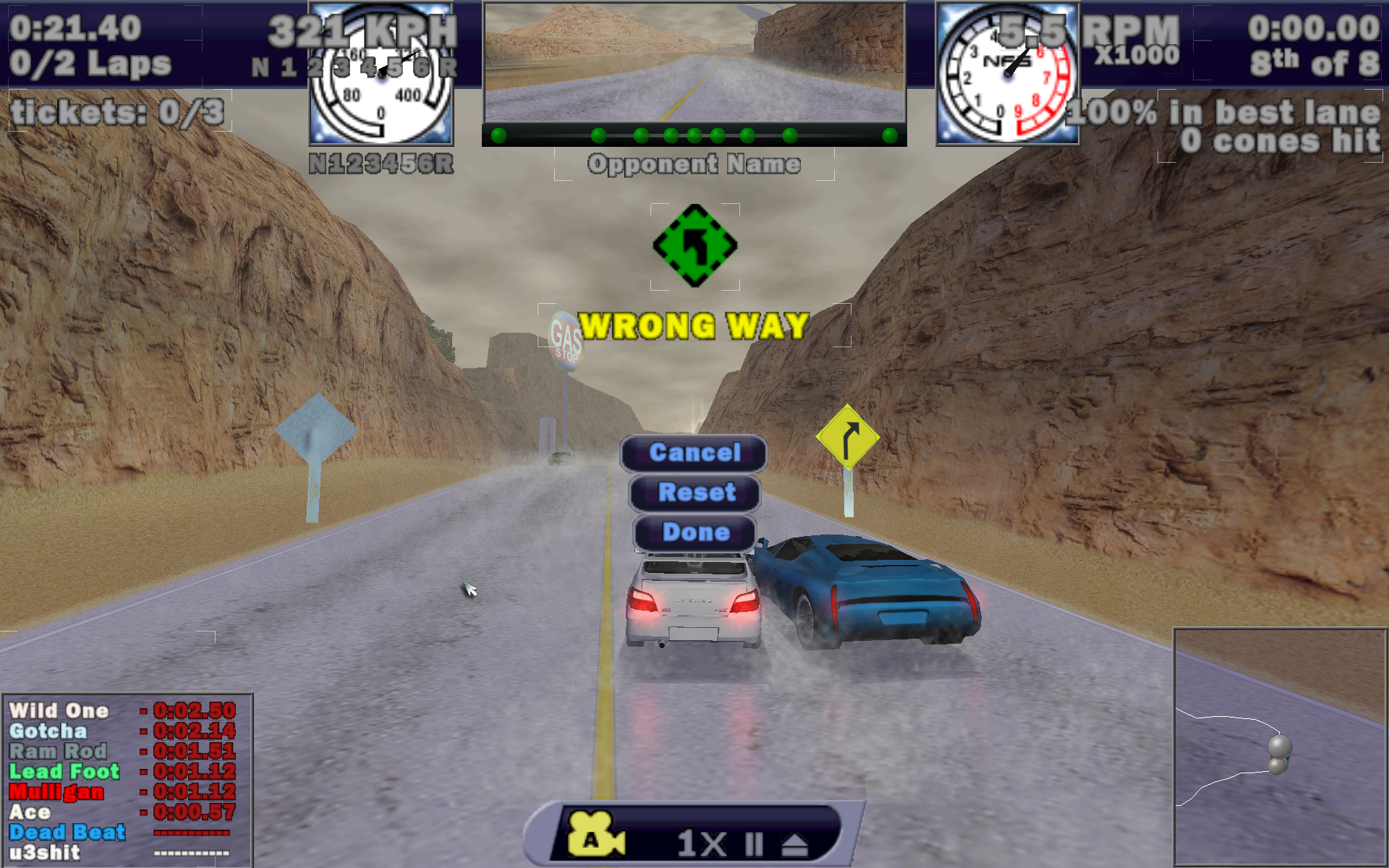This screenshot has width=1389, height=868.
Task: Select the track minimap panel
Action: 1279,746
